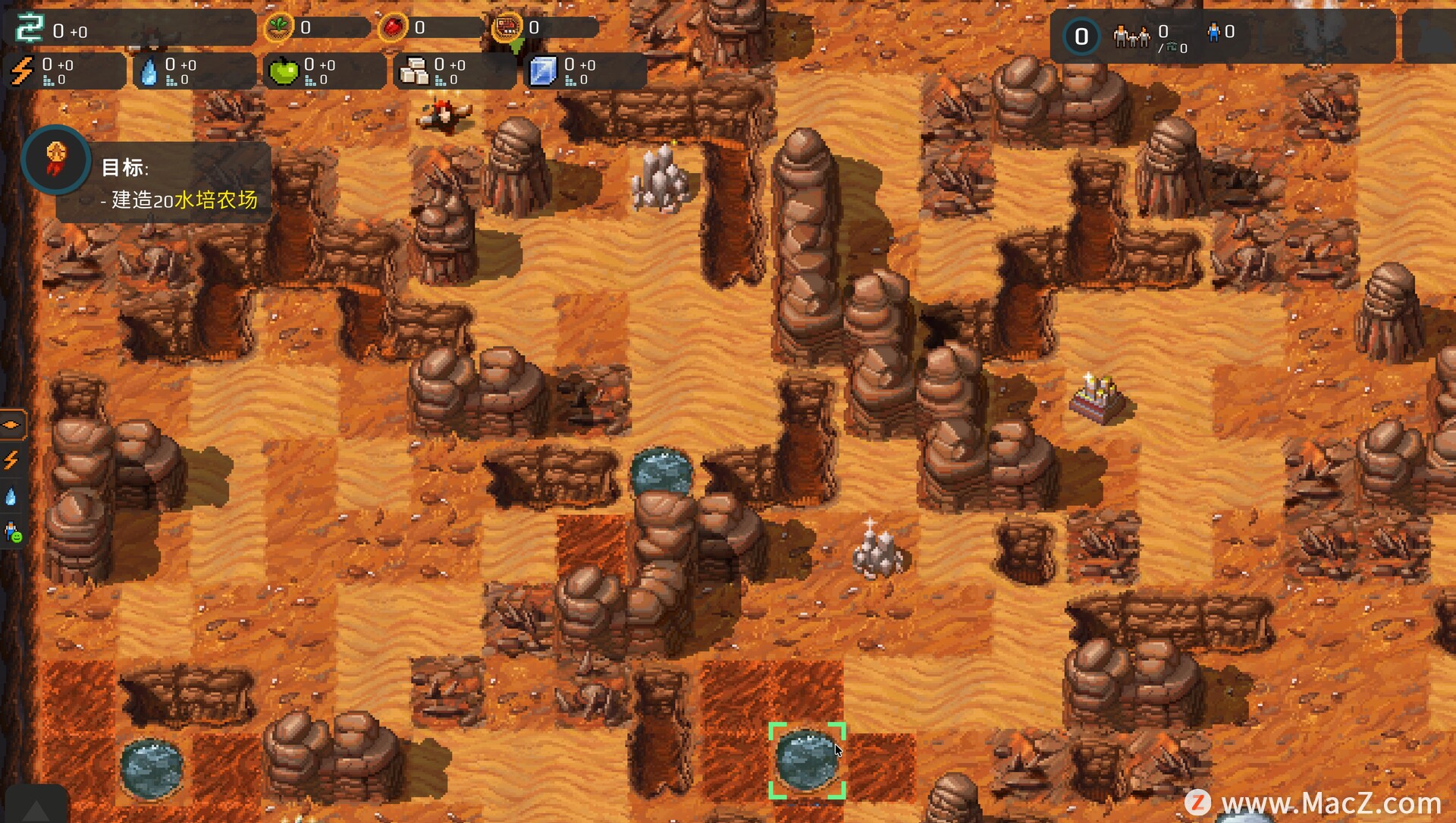Click the circuit board resource icon
Screen dimensions: 1456x823
click(507, 28)
